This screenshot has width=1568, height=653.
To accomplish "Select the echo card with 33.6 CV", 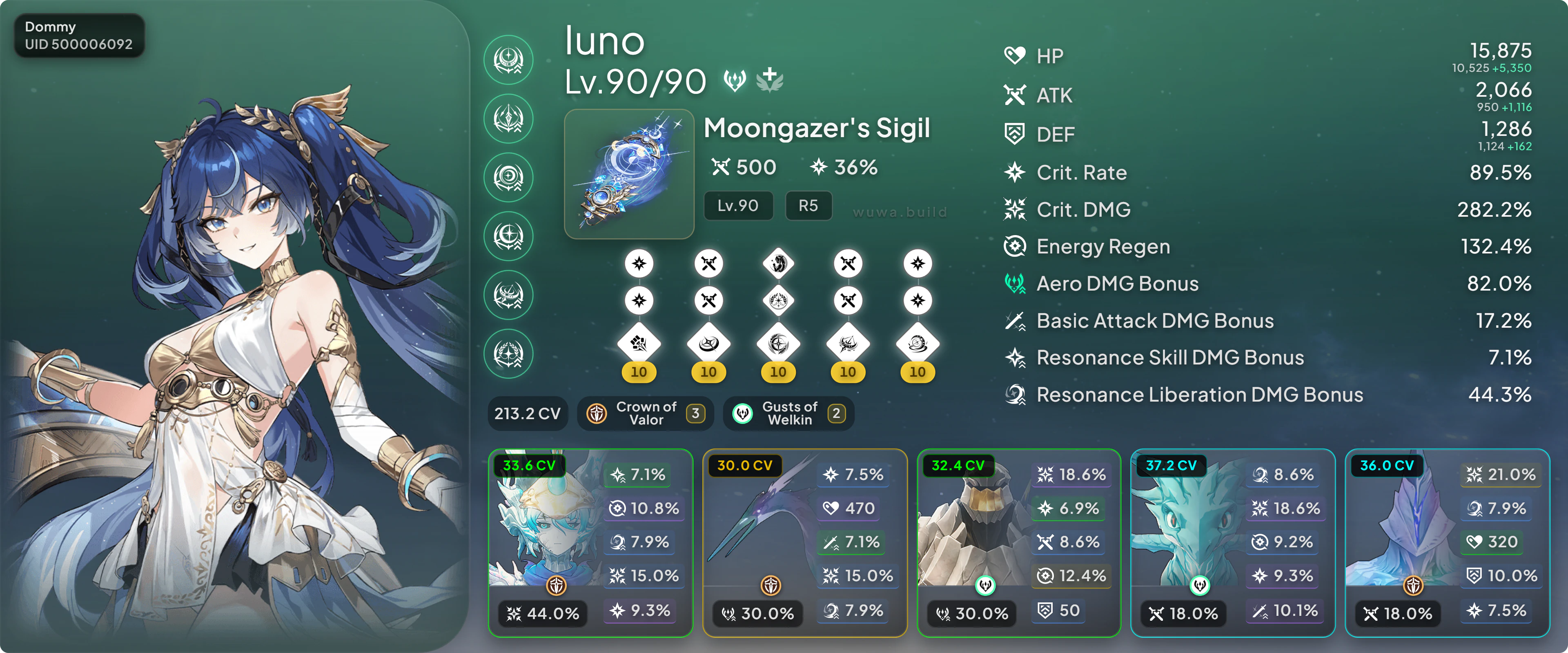I will pos(590,543).
